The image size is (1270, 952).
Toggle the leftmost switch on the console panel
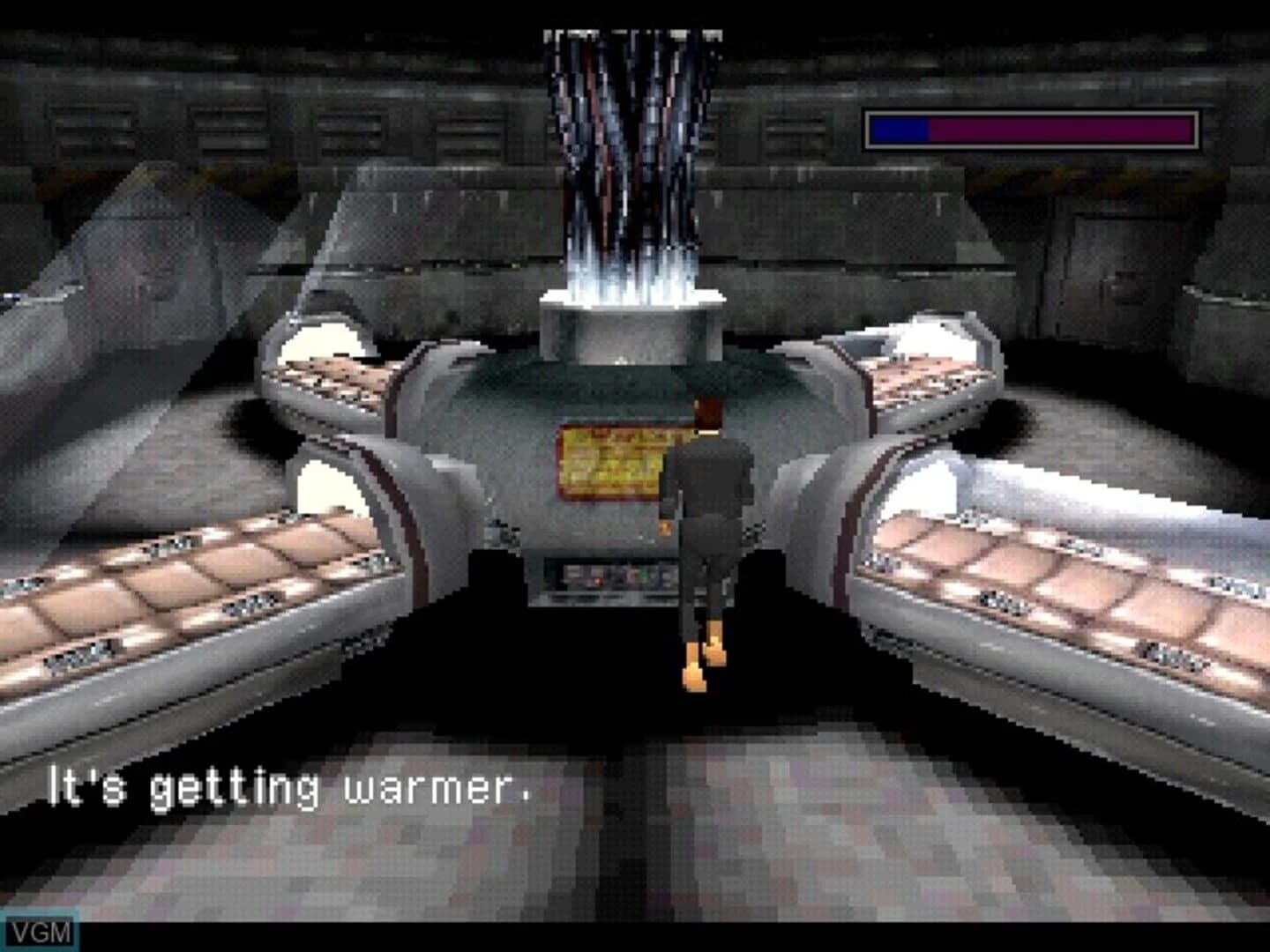point(573,573)
